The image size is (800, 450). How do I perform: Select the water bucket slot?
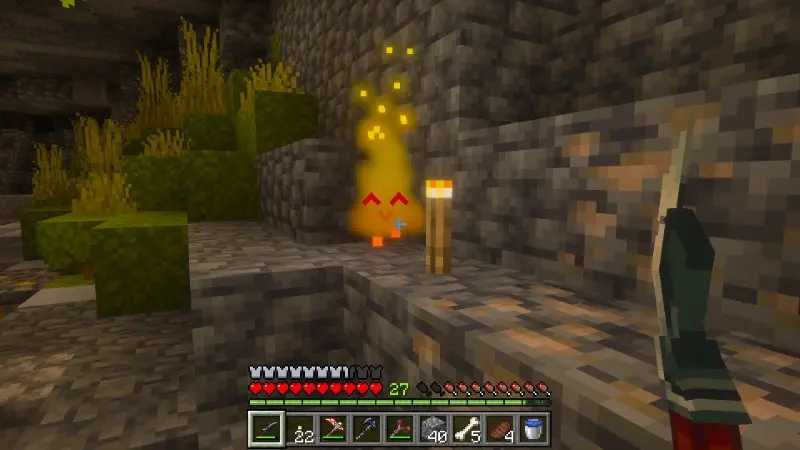(534, 429)
